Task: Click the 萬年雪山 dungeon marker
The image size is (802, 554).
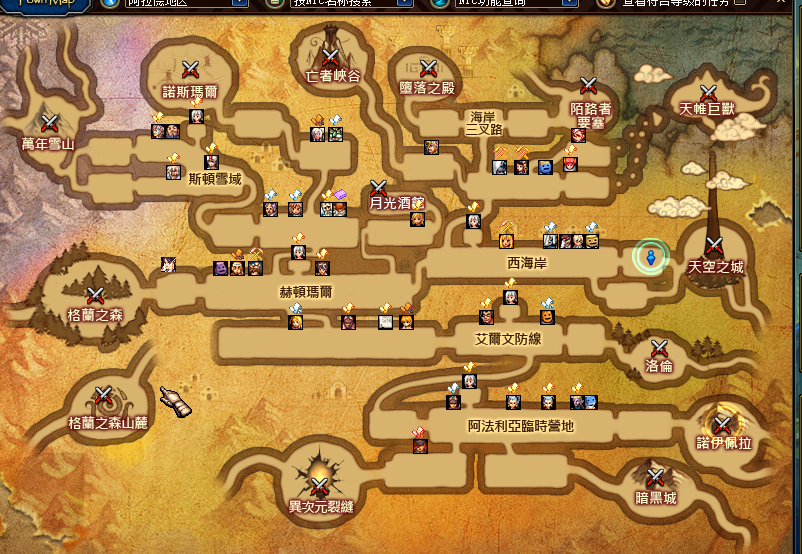Action: point(49,123)
